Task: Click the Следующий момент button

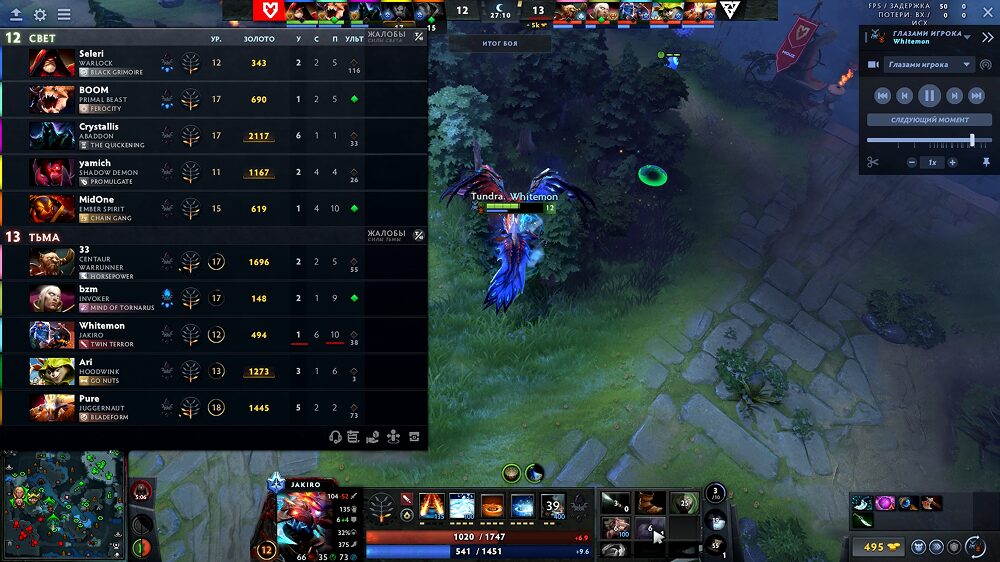Action: tap(929, 120)
